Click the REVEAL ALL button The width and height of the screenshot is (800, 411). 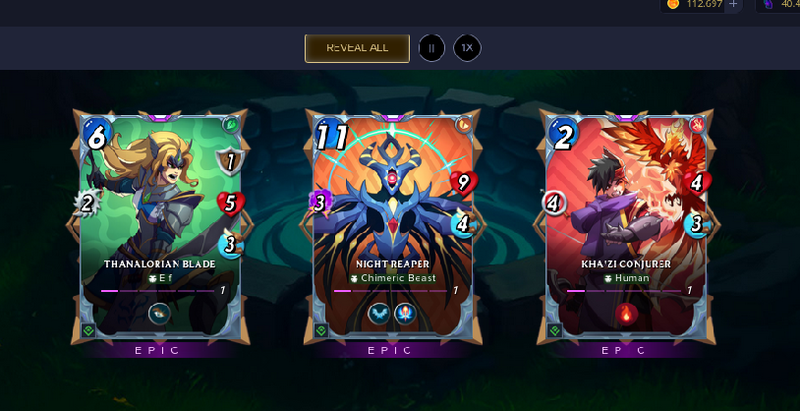tap(357, 47)
